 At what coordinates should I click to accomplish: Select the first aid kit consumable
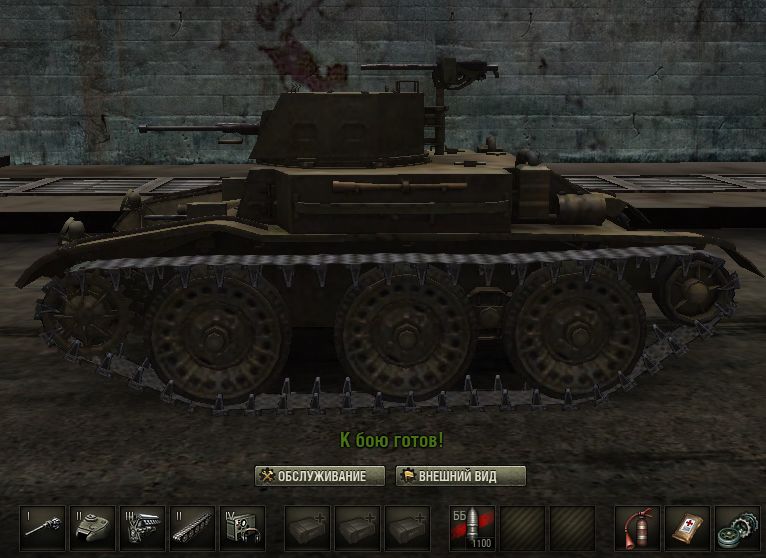point(686,527)
